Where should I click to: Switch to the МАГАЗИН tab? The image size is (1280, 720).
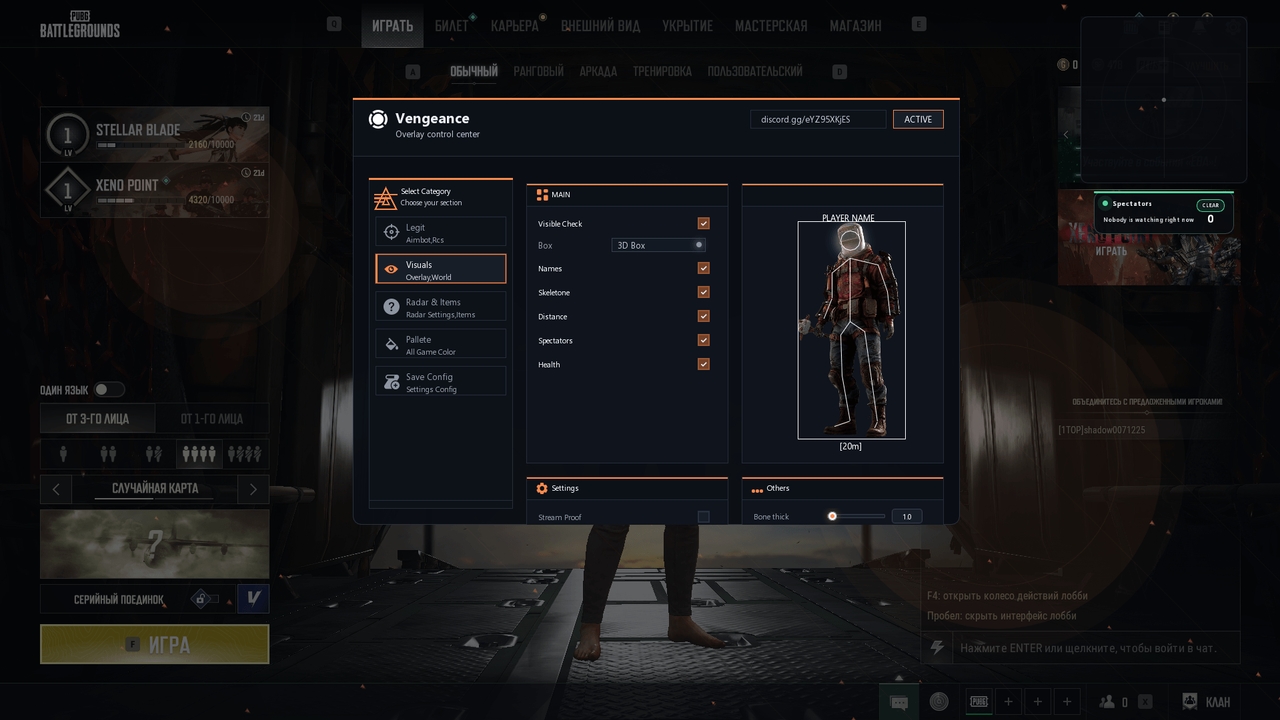[855, 26]
